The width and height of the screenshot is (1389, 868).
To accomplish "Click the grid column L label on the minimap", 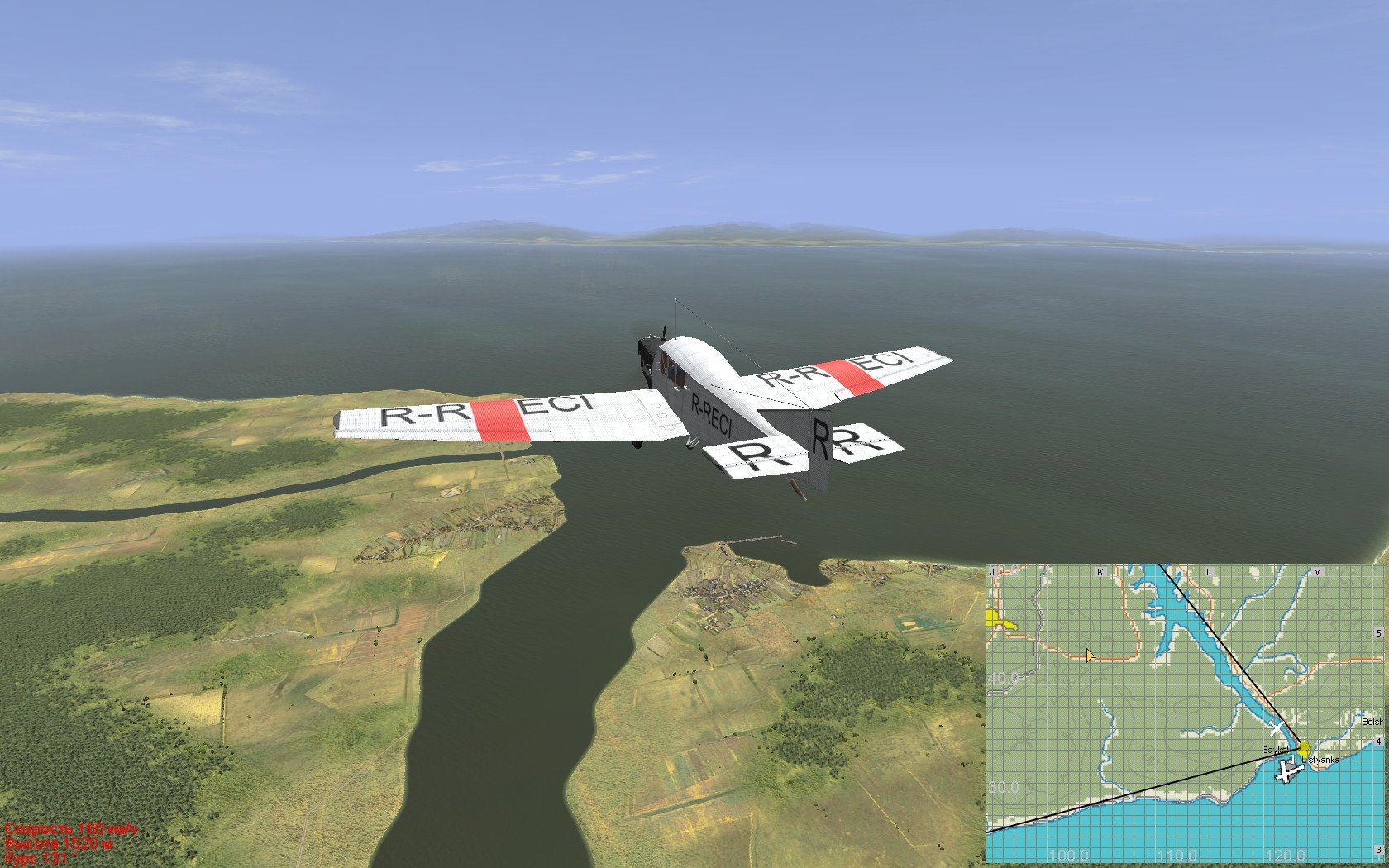I will (x=1209, y=572).
